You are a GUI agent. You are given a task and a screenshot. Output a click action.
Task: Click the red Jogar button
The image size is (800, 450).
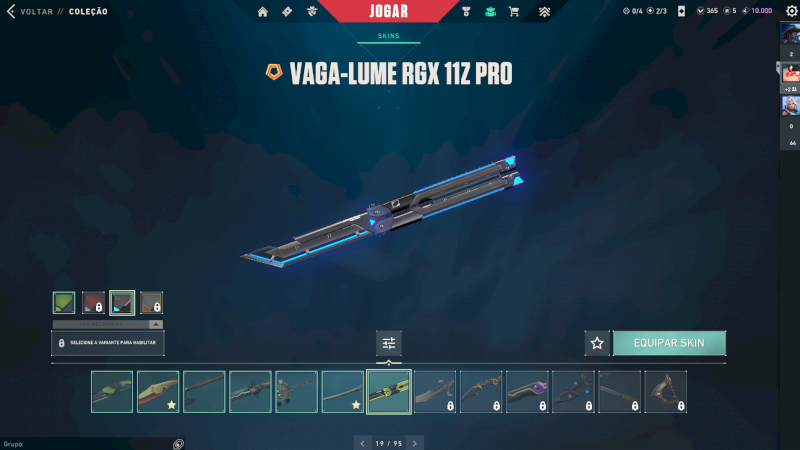388,12
